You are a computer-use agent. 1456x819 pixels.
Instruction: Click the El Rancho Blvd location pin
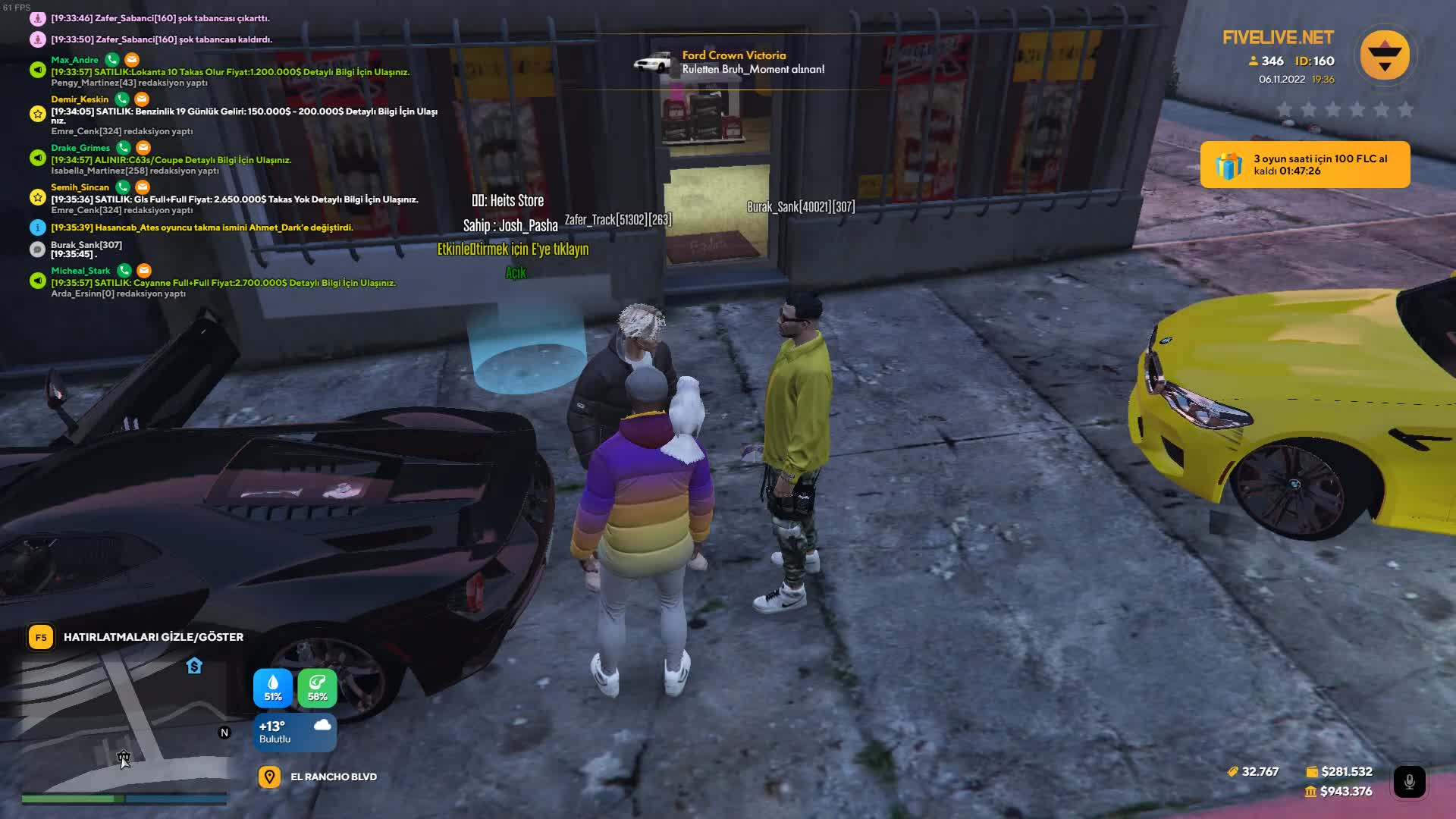point(269,777)
